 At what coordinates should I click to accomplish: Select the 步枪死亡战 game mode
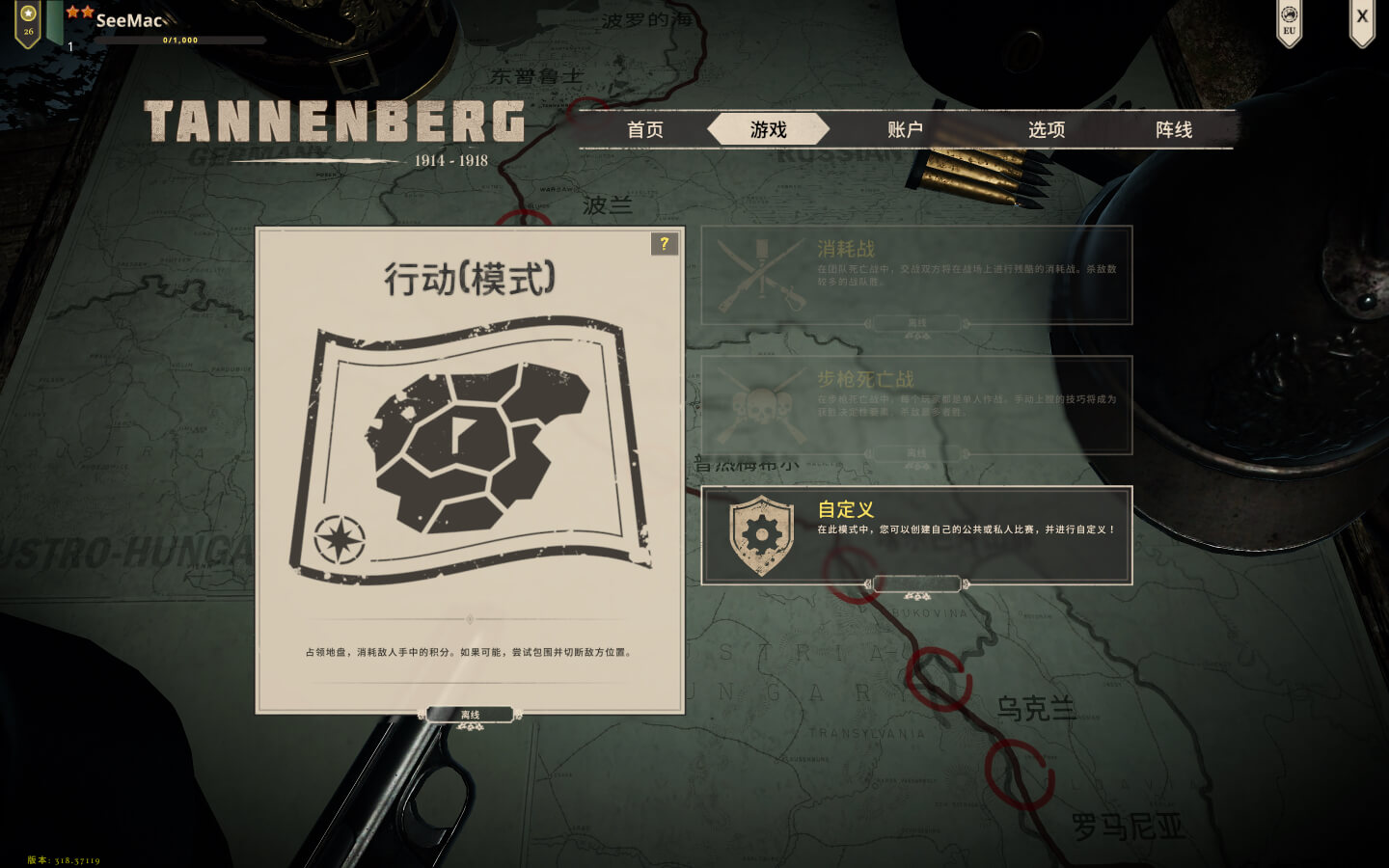click(x=916, y=405)
